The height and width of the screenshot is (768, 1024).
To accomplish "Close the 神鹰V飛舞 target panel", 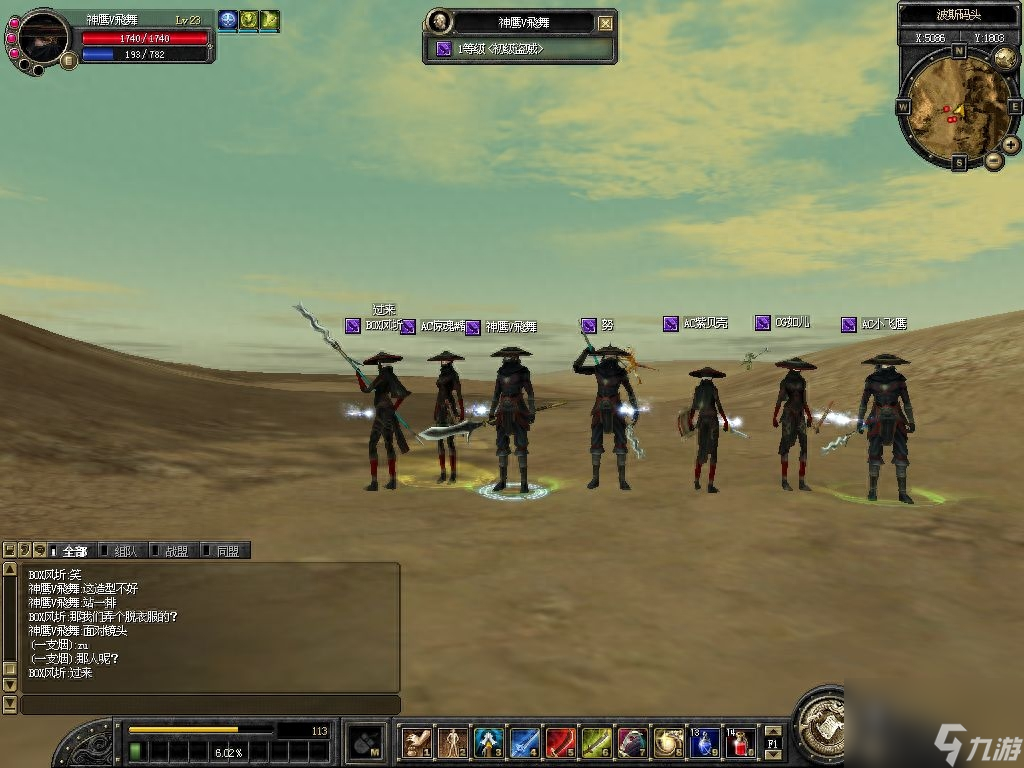I will point(606,23).
